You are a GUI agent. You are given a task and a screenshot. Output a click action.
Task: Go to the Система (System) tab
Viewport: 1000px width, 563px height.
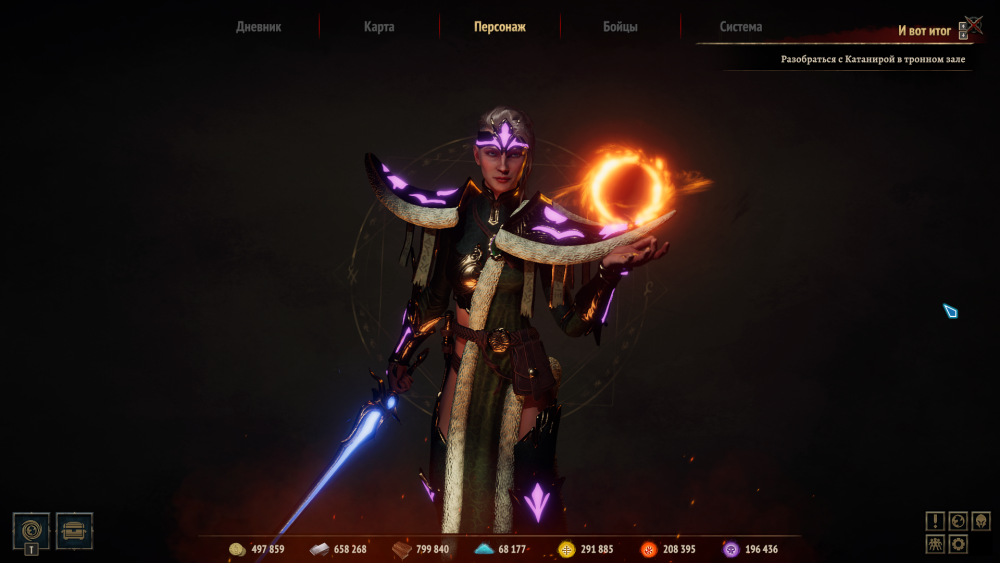pyautogui.click(x=741, y=27)
